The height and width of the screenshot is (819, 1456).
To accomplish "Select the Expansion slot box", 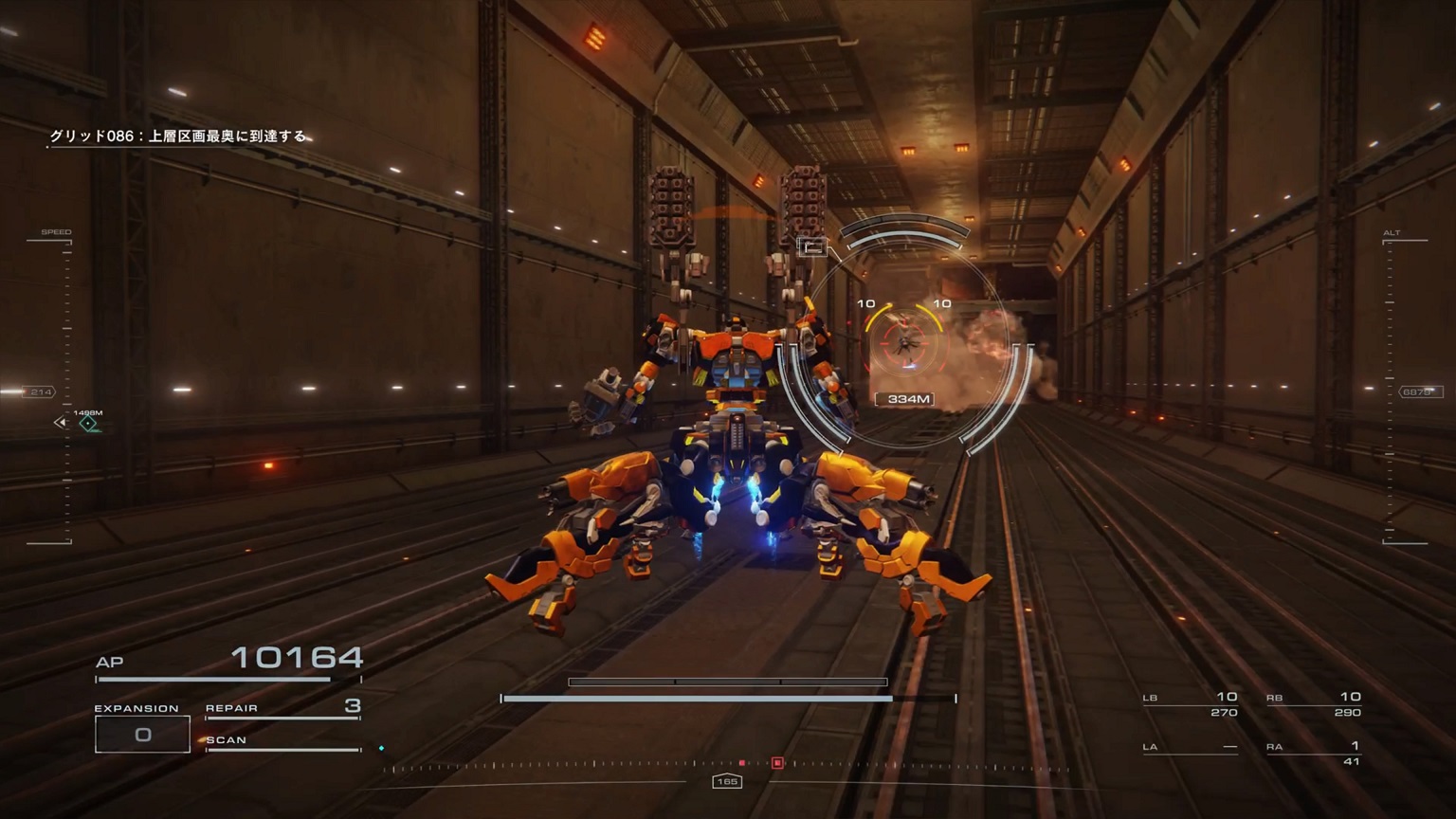I will (x=142, y=734).
